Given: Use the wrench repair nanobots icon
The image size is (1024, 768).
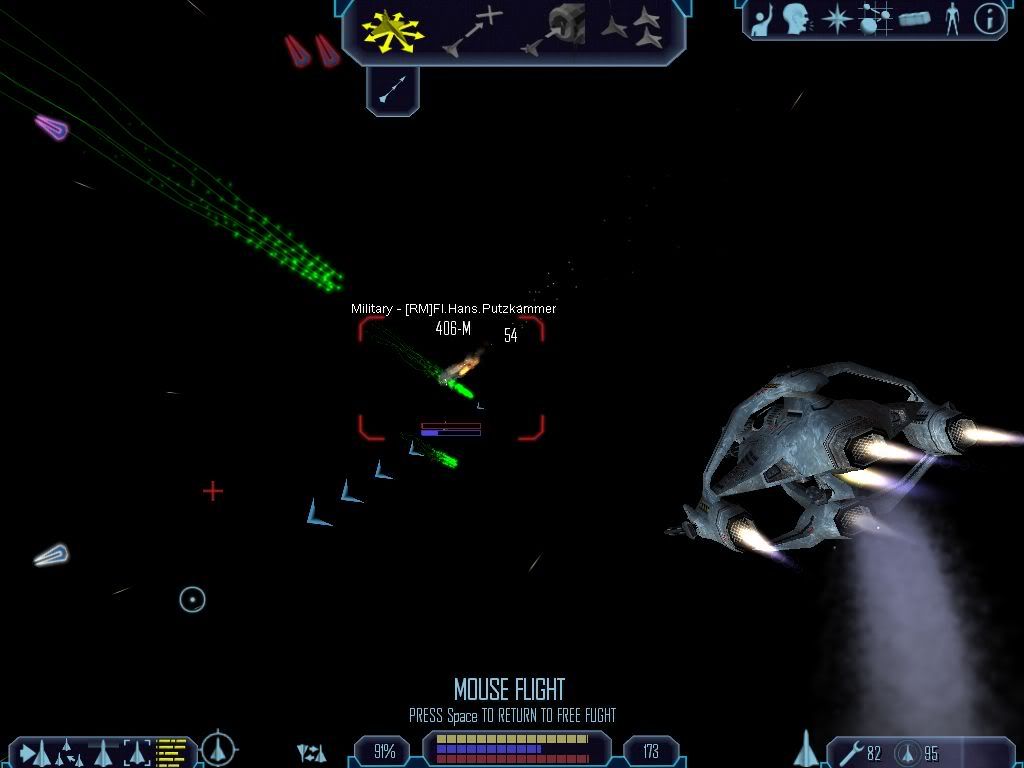Looking at the screenshot, I should (x=851, y=752).
